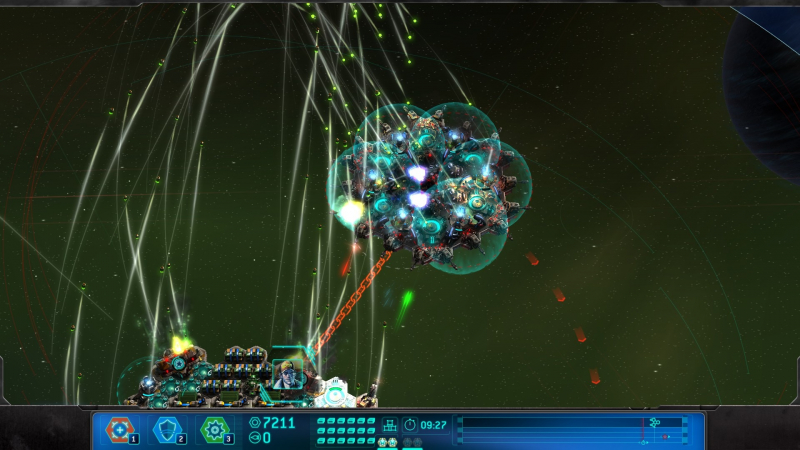Select the orange weapons build category
Screen dimensions: 800x450
[x=121, y=430]
